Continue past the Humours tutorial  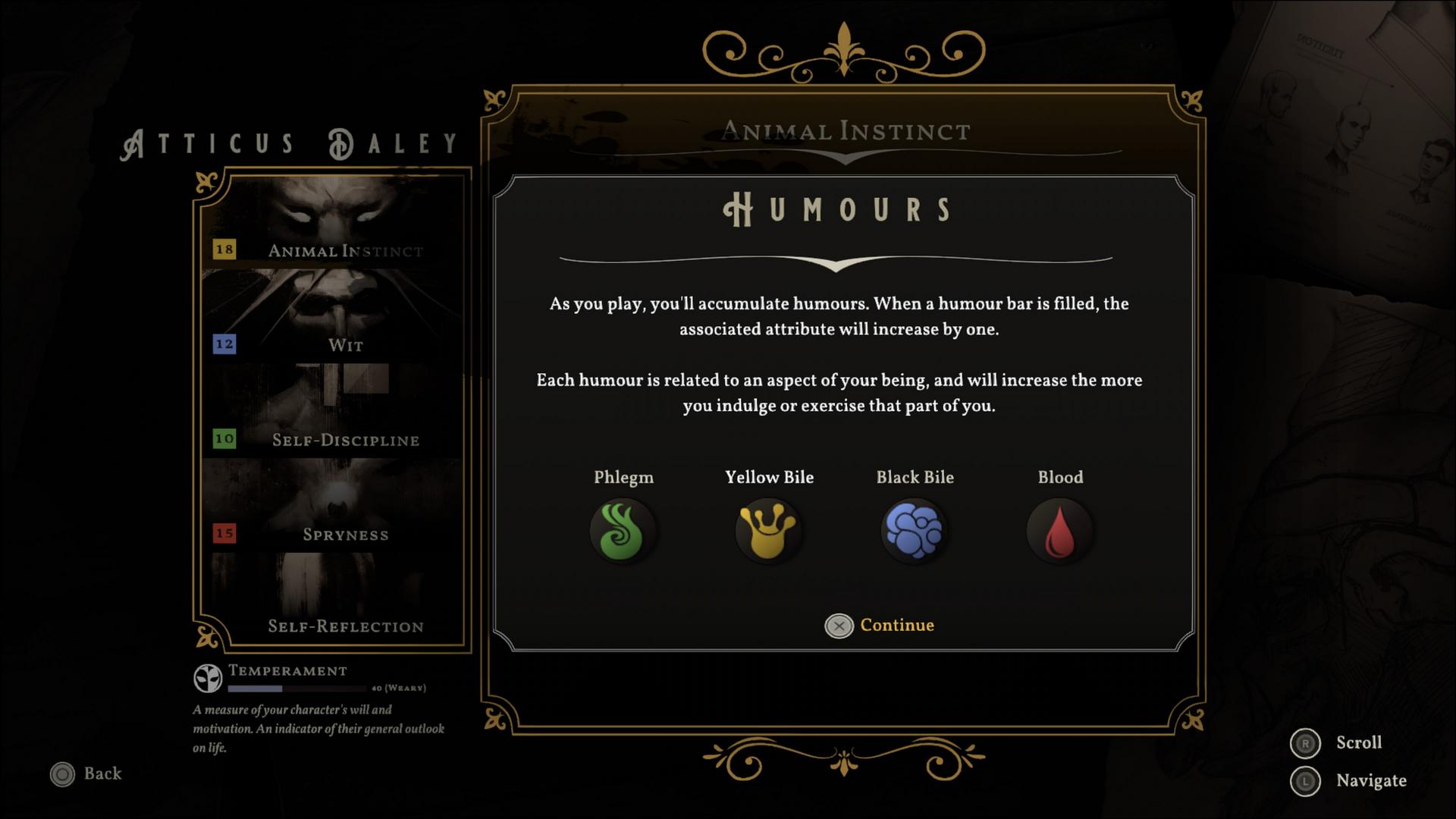(880, 626)
